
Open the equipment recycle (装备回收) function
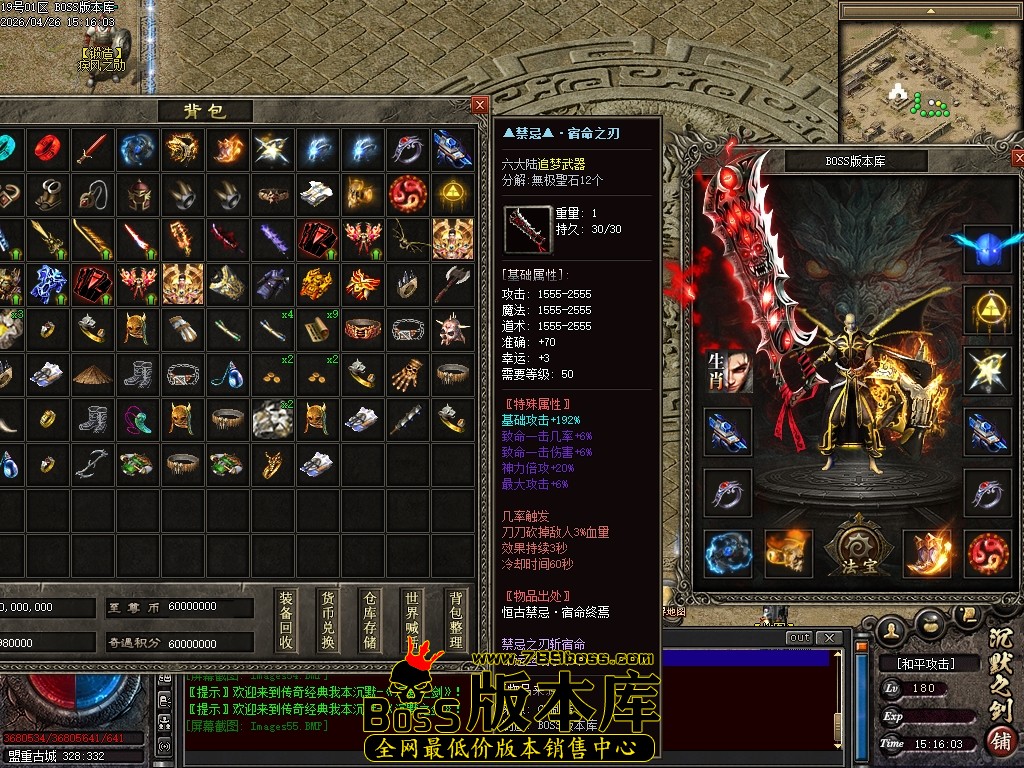click(x=287, y=620)
